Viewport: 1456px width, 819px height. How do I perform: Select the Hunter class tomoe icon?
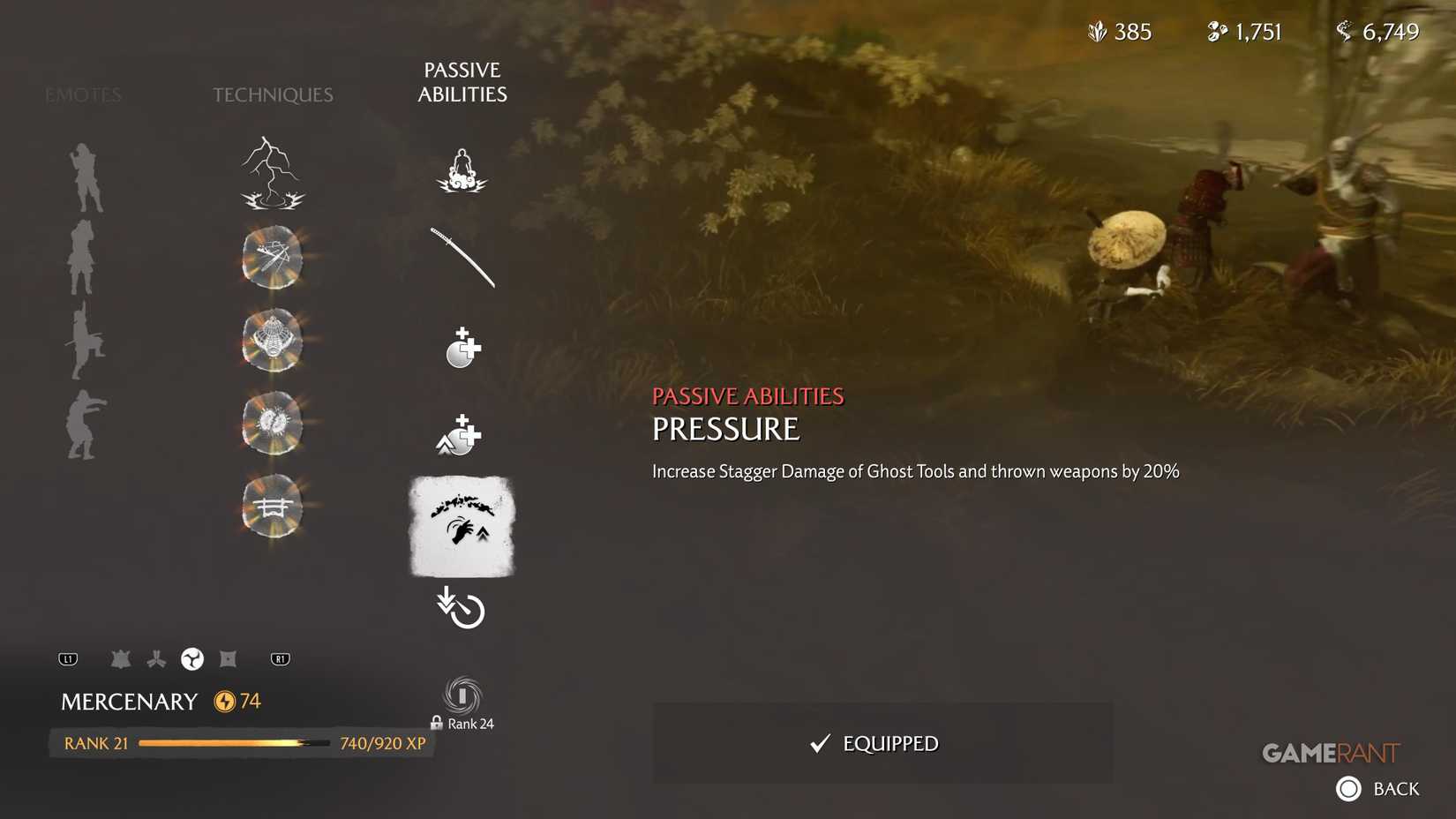[191, 658]
